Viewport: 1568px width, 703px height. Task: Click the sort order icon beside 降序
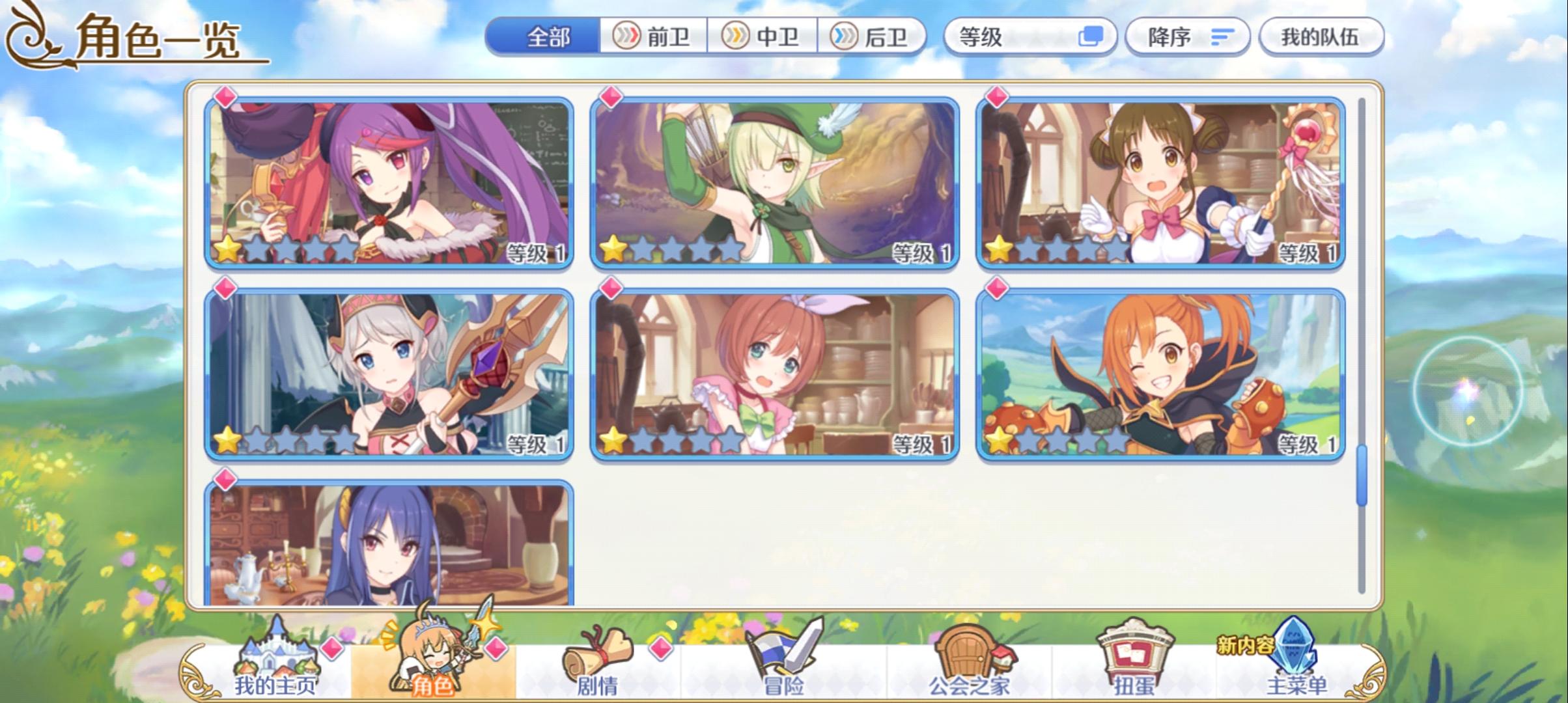point(1224,37)
